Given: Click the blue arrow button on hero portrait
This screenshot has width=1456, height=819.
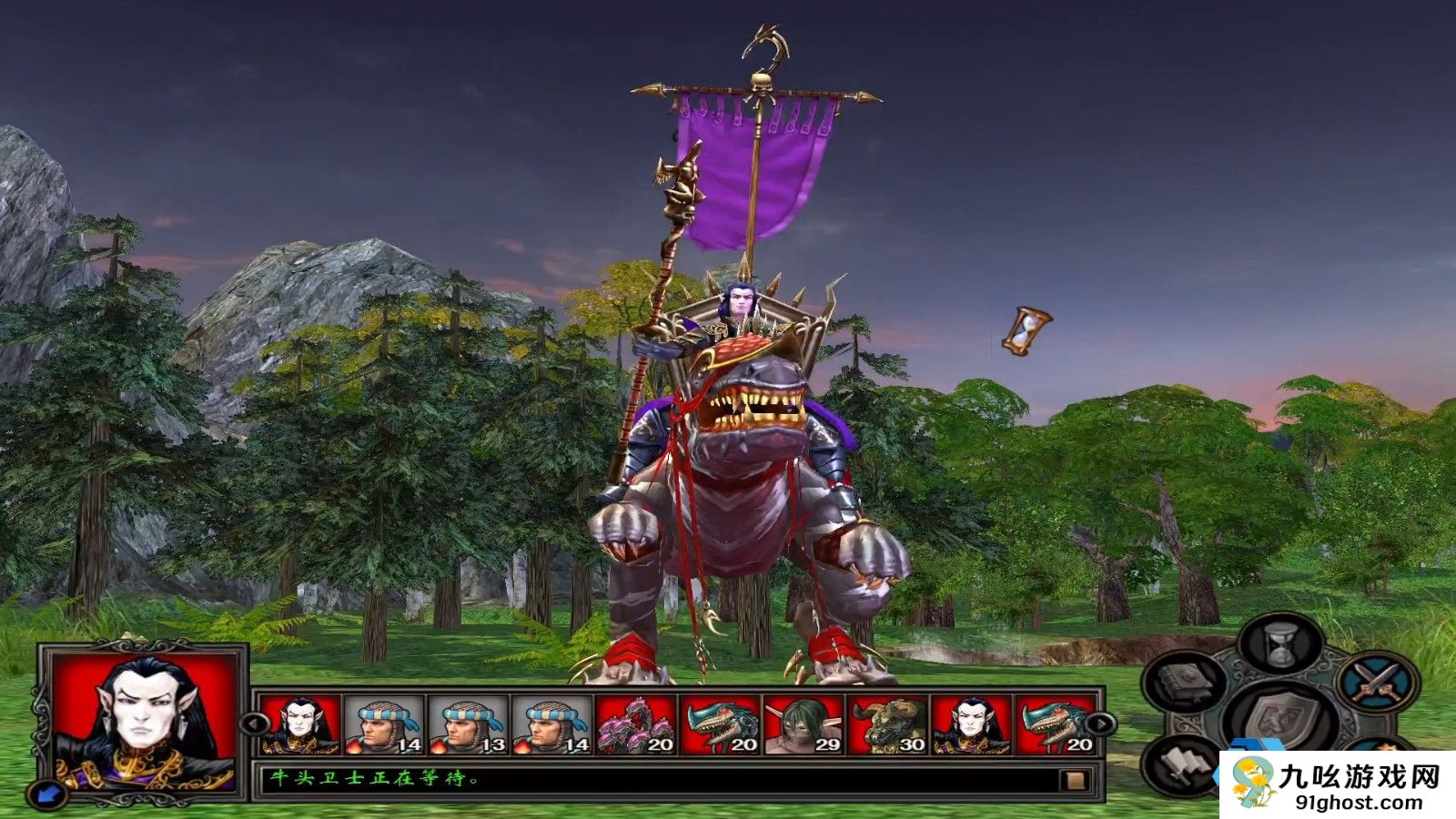Looking at the screenshot, I should point(47,794).
